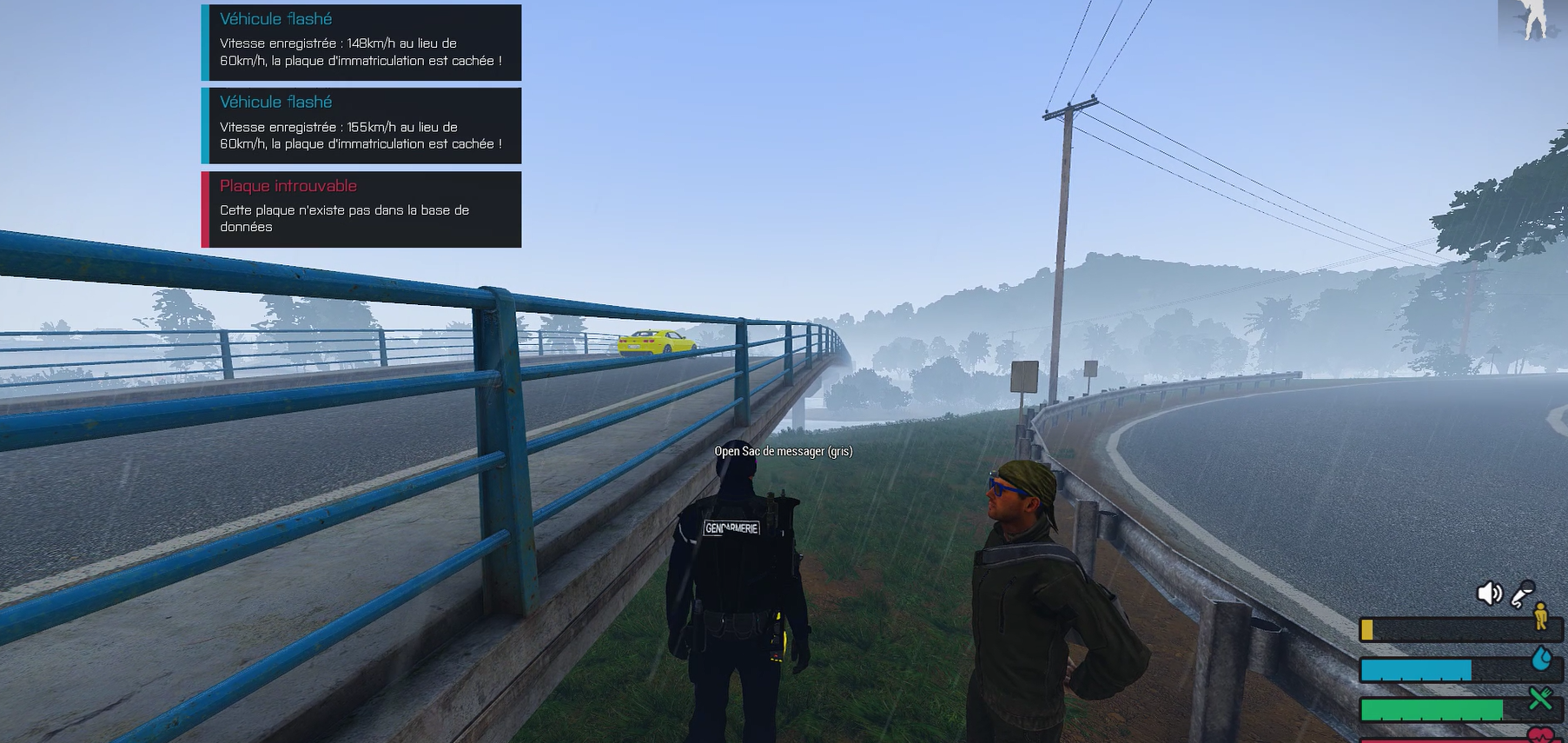Select the "Open Sac de messager (gris)" action
1568x743 pixels.
pos(783,451)
